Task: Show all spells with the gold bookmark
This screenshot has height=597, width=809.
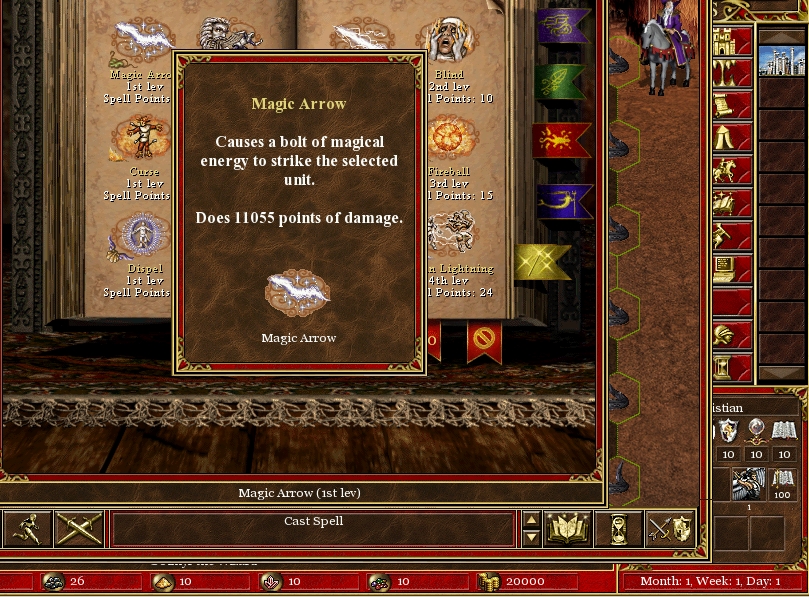Action: pyautogui.click(x=543, y=262)
